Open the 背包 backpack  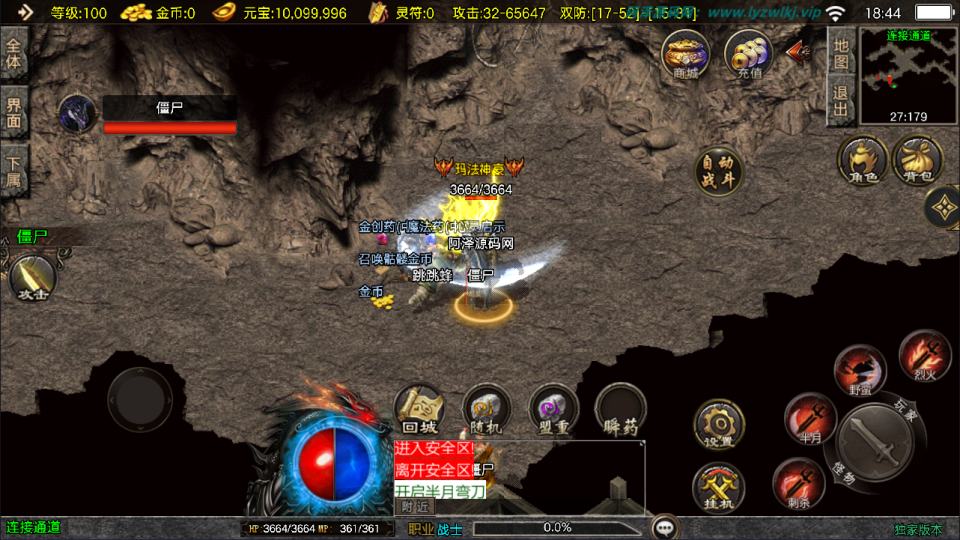pos(916,161)
